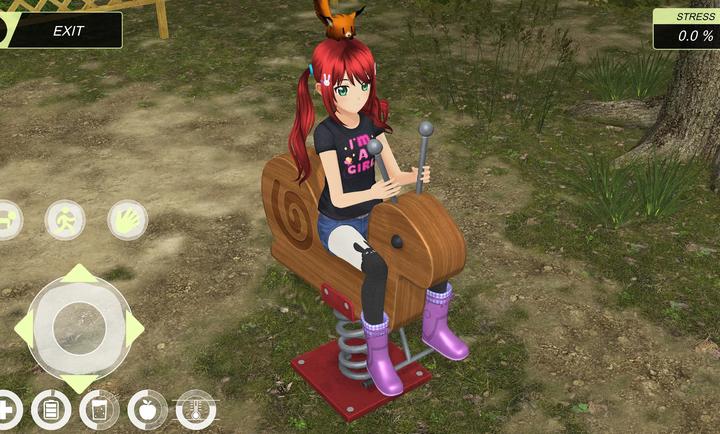
Task: Tap the virtual joystick center
Action: coord(78,326)
